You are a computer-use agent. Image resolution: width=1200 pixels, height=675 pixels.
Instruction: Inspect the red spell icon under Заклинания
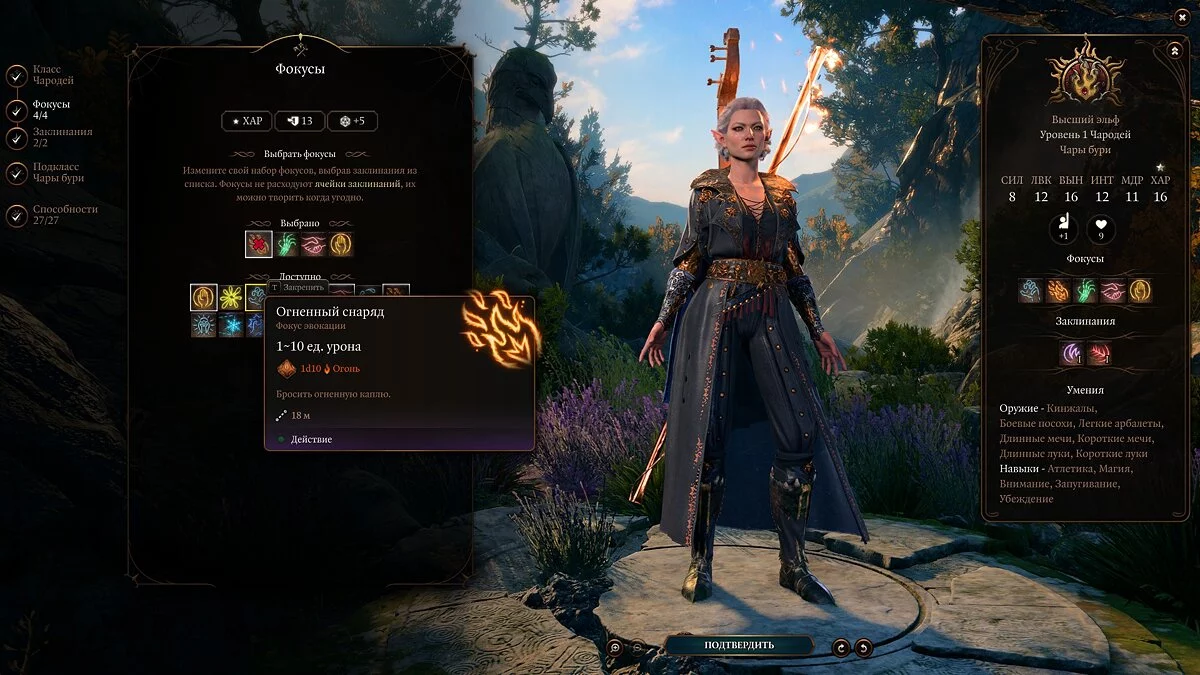tap(1099, 353)
